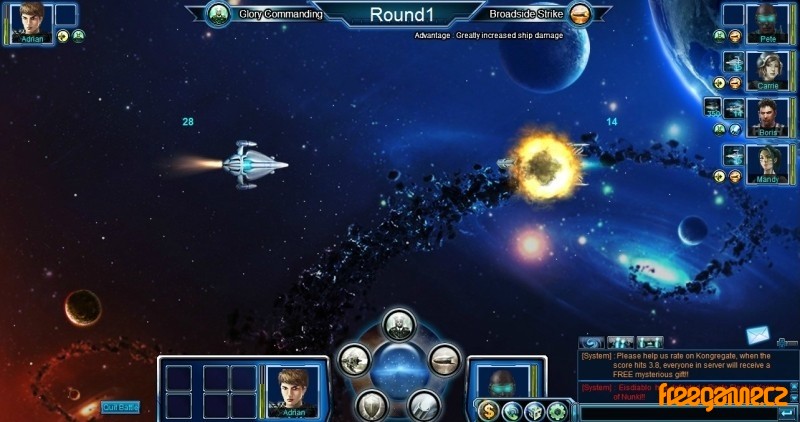Open the gold dollar shop icon
This screenshot has height=422, width=800.
488,410
